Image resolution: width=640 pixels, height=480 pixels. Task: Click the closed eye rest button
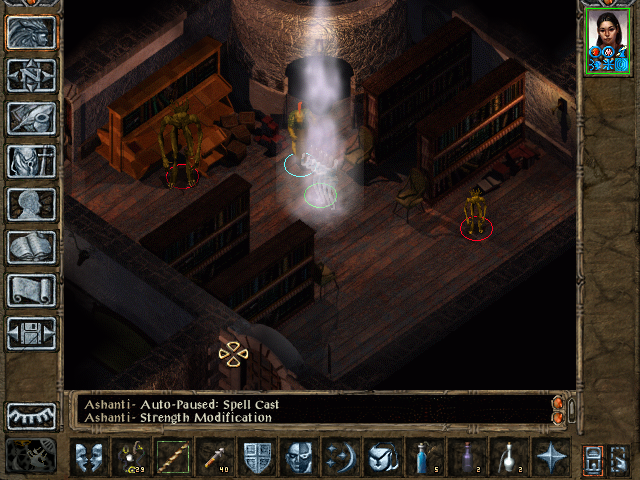[x=32, y=416]
